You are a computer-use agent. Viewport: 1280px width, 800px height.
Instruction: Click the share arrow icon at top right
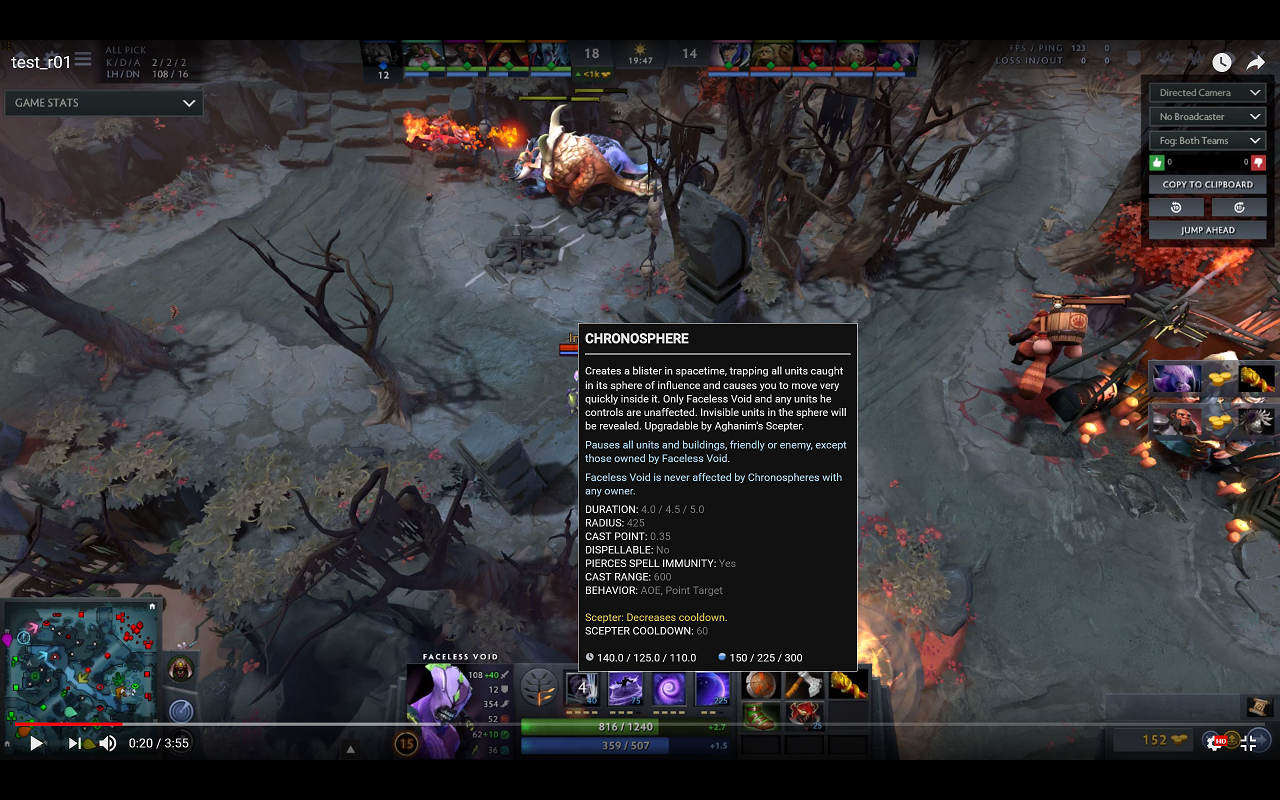[x=1256, y=61]
